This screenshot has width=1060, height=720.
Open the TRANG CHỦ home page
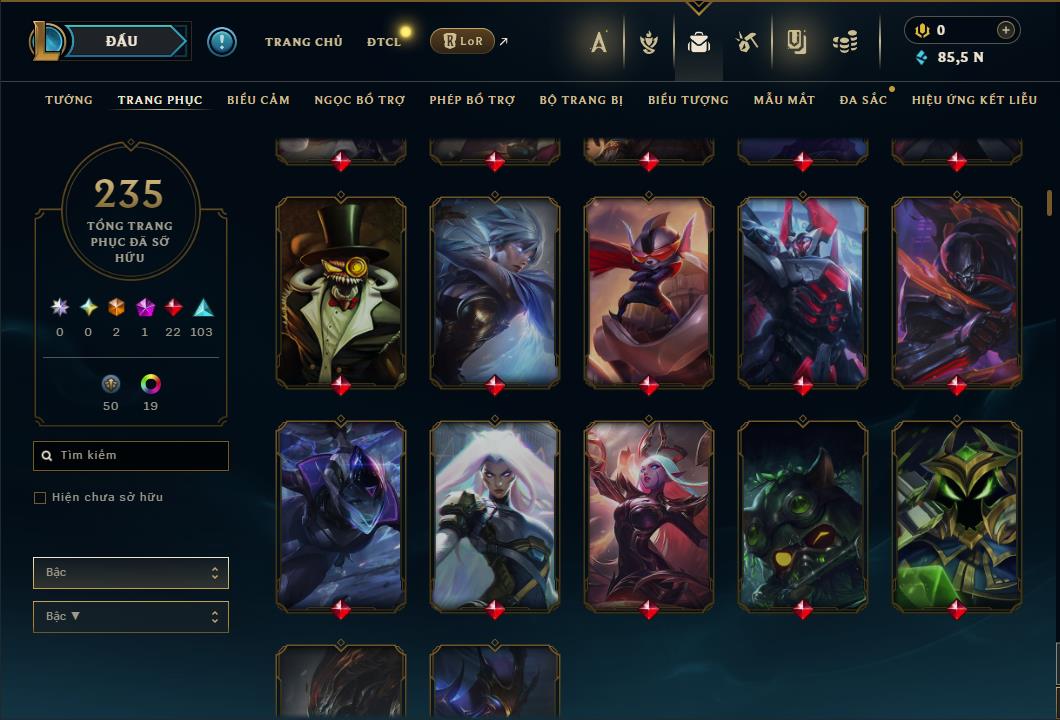pyautogui.click(x=303, y=42)
